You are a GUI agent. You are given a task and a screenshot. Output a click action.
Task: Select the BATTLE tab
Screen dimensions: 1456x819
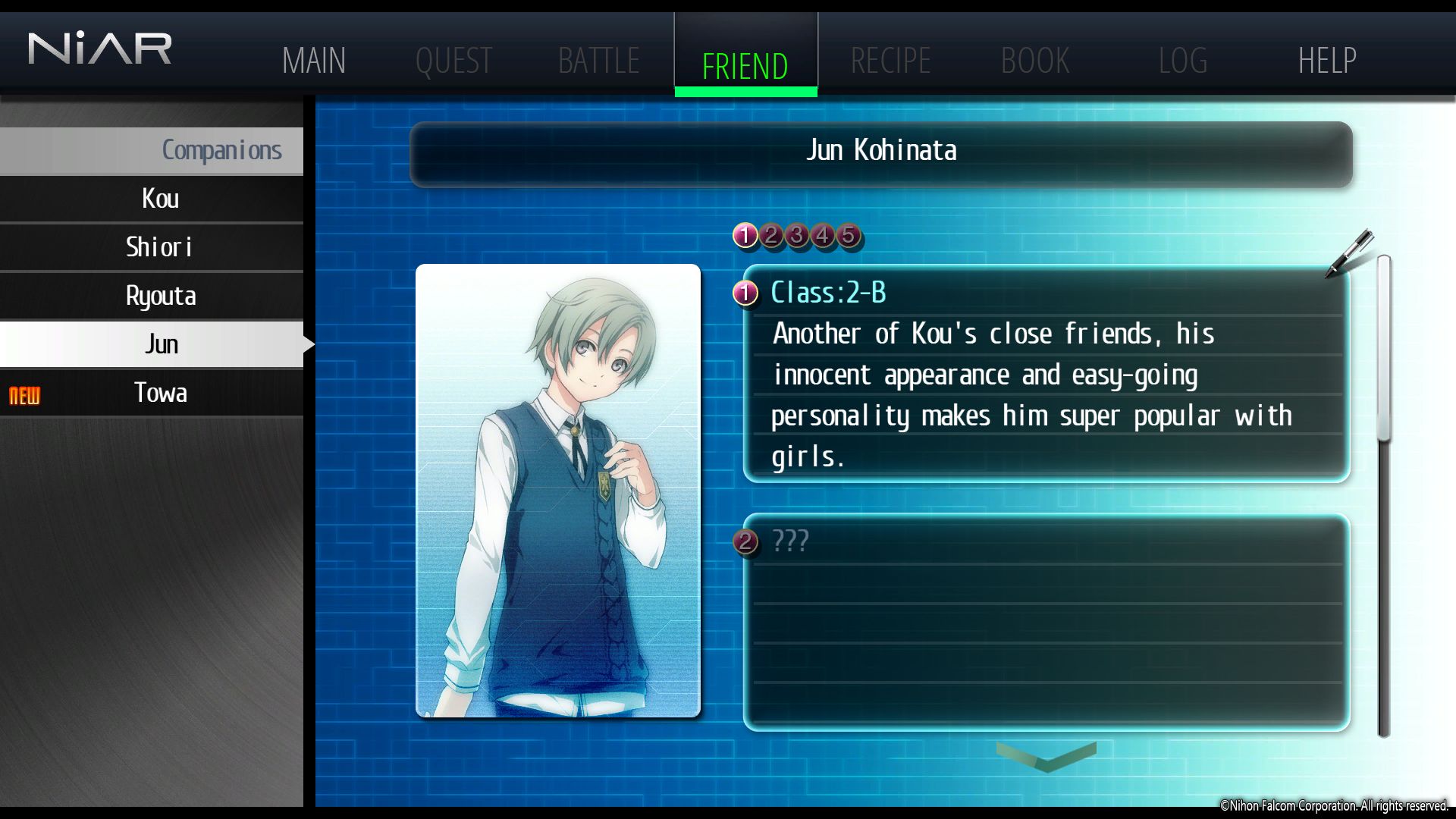(x=598, y=61)
